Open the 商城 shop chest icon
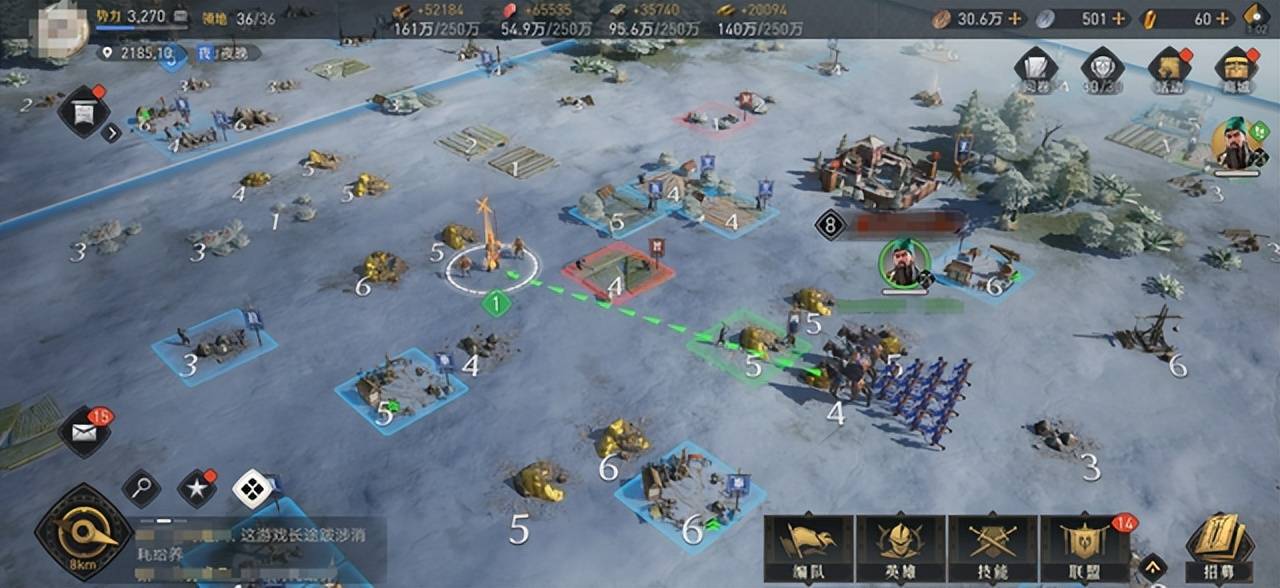The width and height of the screenshot is (1280, 588). [1236, 70]
